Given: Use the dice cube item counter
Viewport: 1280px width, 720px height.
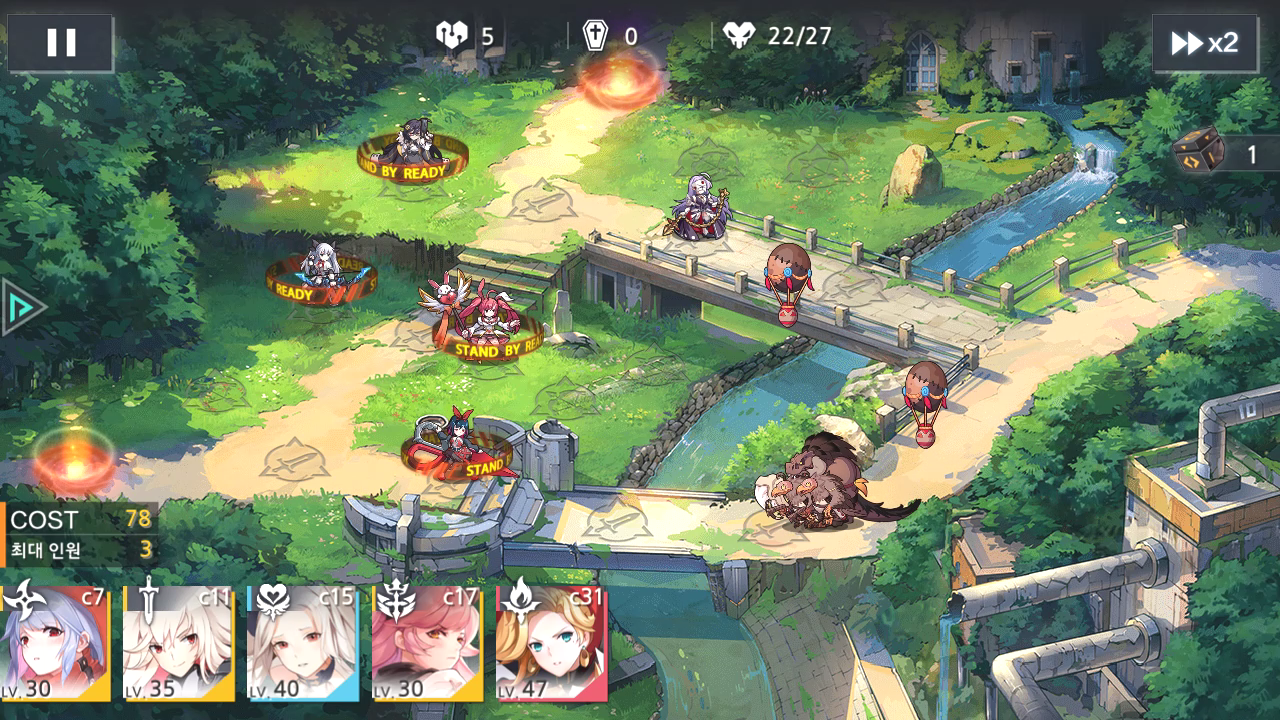Looking at the screenshot, I should (x=1225, y=154).
